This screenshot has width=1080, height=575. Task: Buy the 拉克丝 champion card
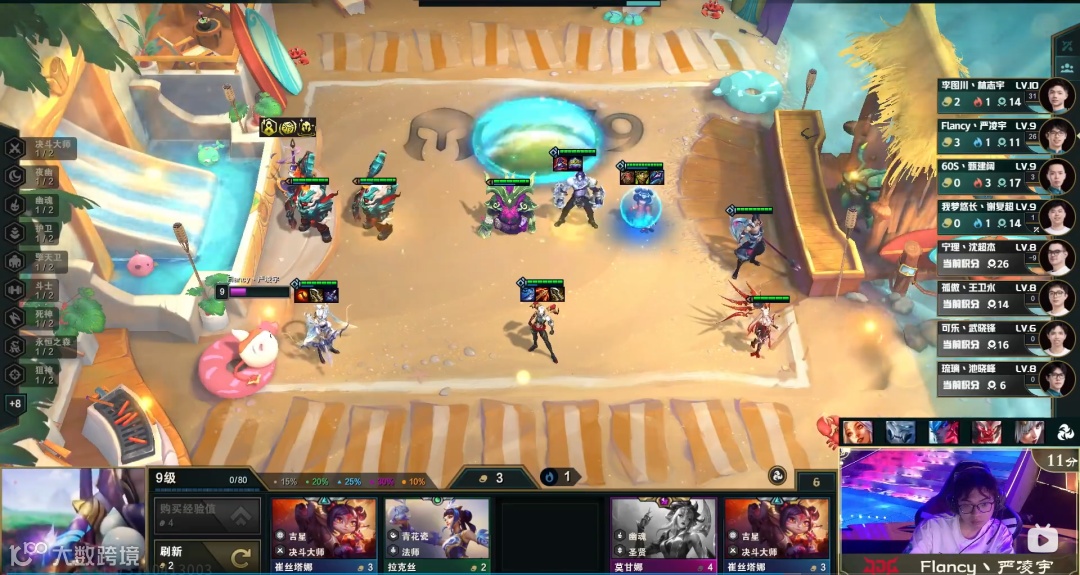[x=437, y=535]
